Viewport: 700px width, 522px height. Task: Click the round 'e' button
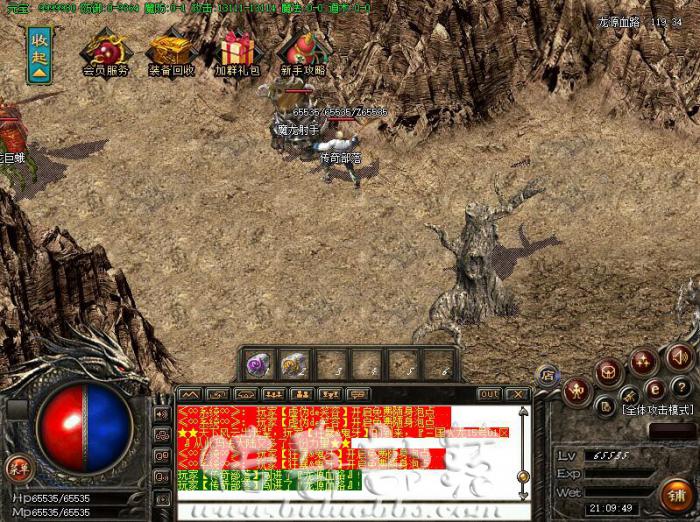click(655, 388)
